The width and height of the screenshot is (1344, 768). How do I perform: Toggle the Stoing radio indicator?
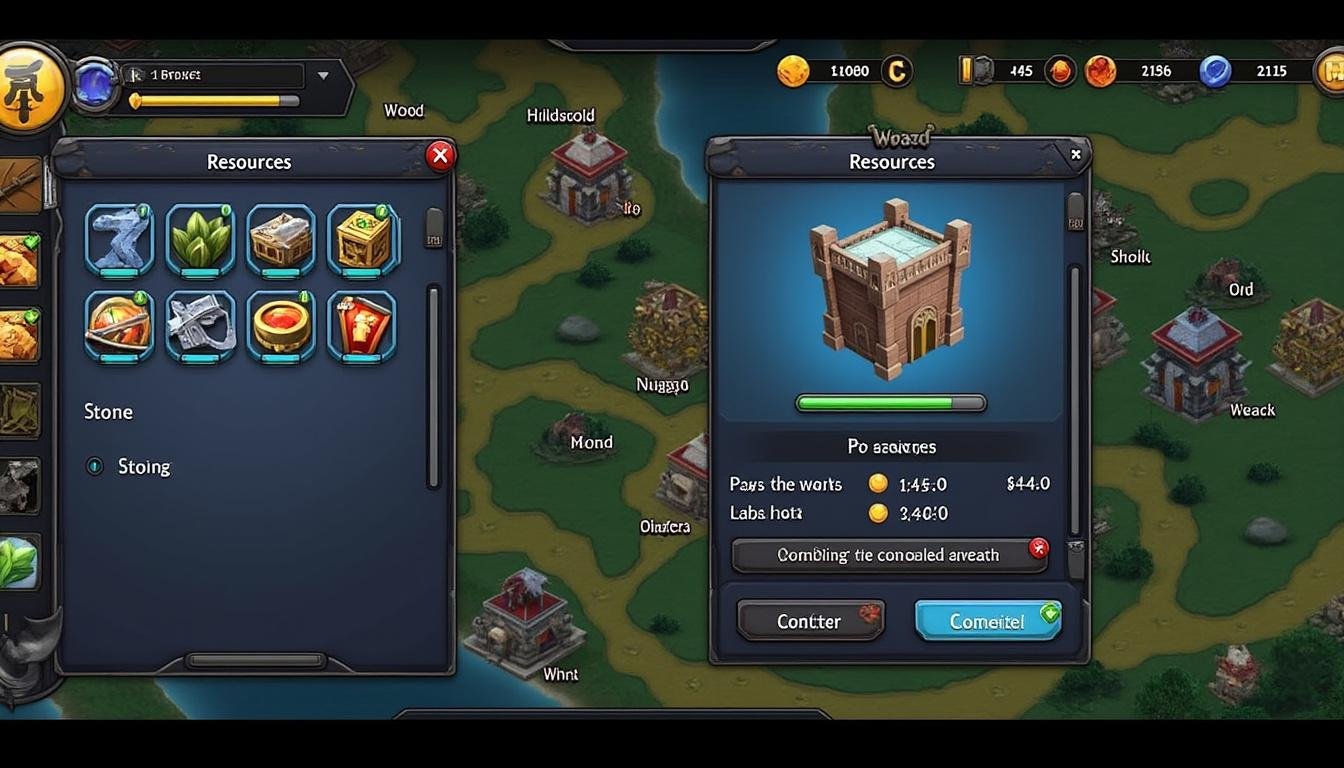(x=94, y=466)
